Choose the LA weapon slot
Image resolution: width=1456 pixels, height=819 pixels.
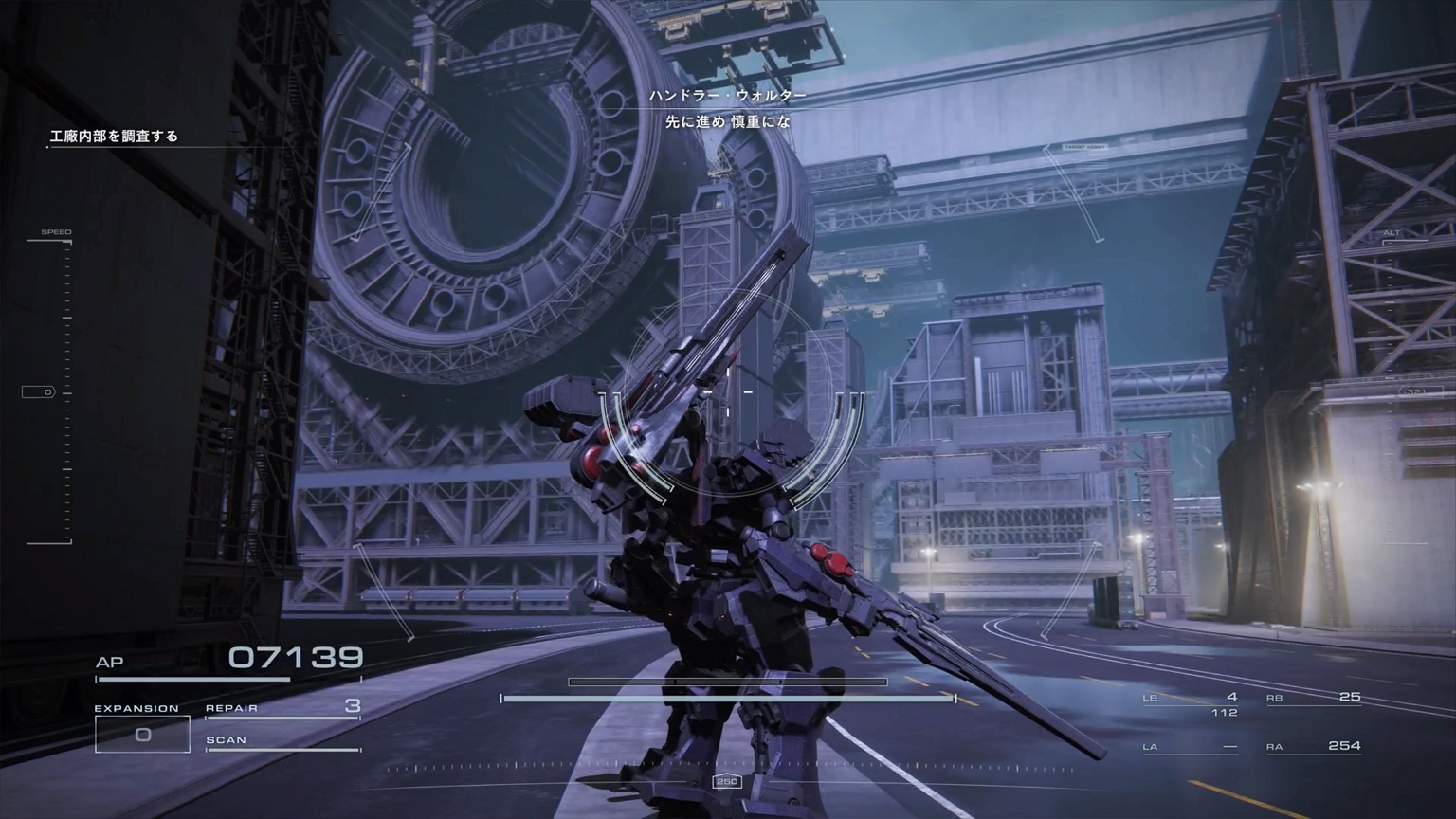[1191, 747]
